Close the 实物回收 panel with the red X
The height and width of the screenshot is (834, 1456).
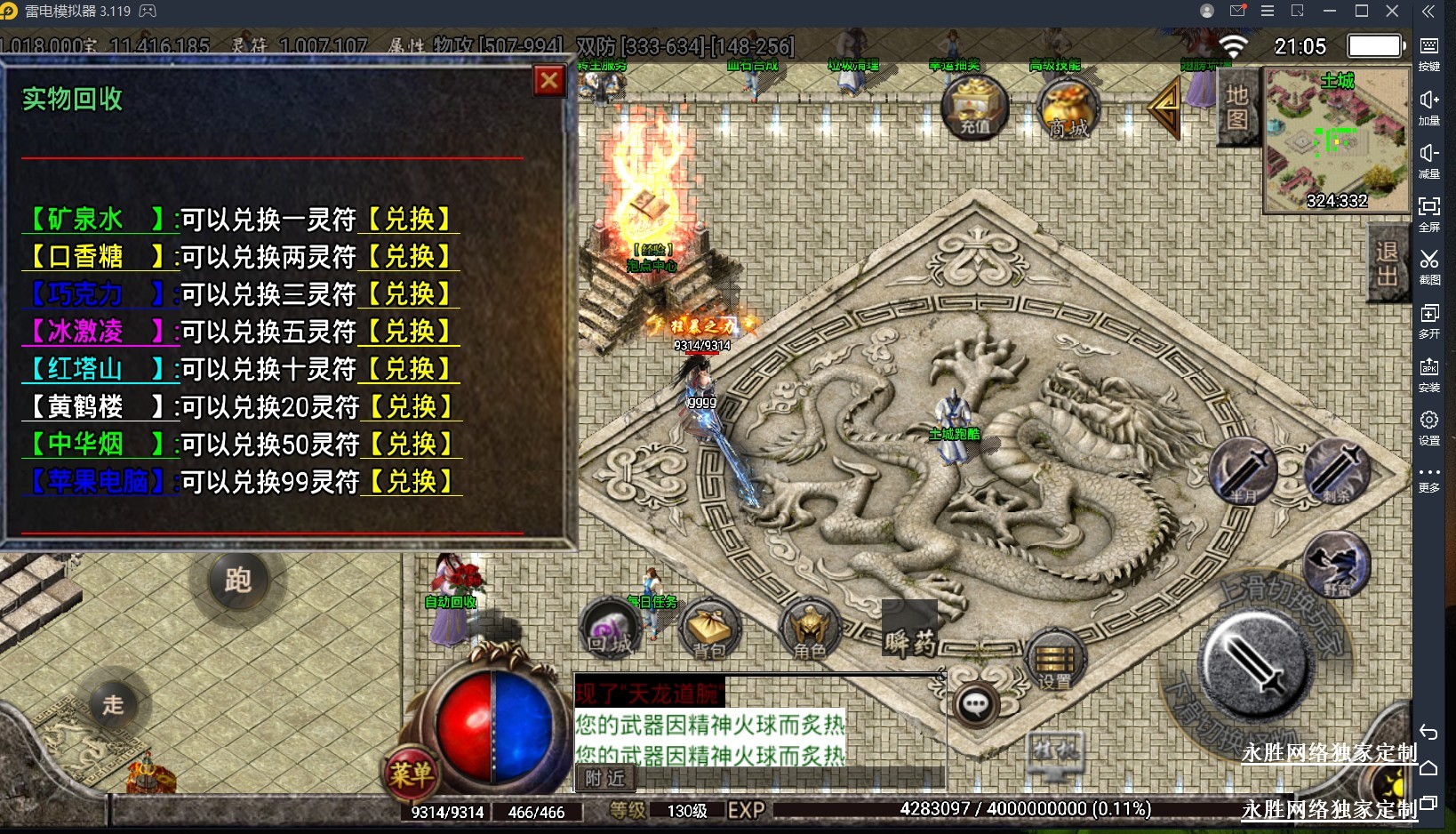click(549, 81)
